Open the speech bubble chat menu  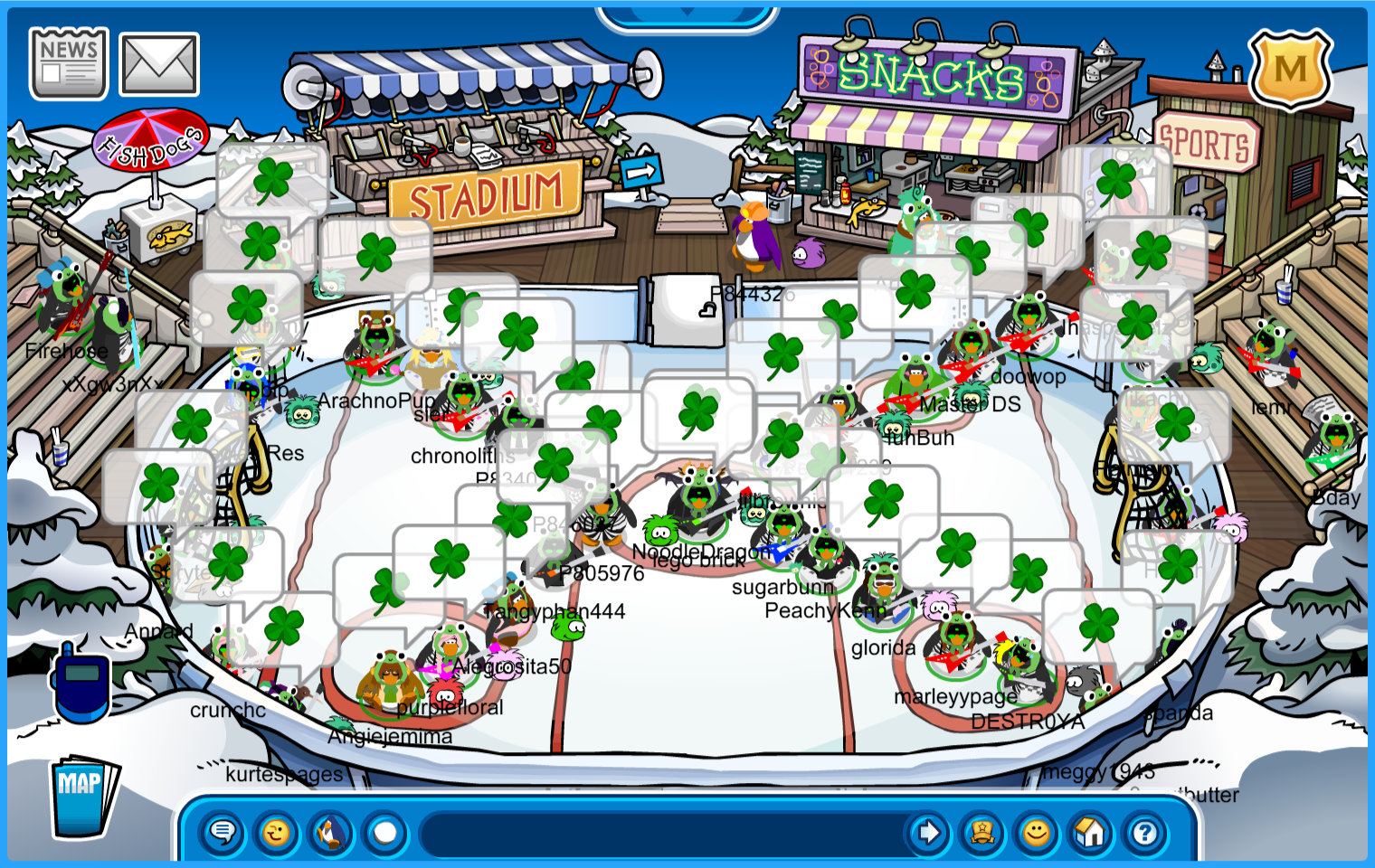[x=223, y=832]
